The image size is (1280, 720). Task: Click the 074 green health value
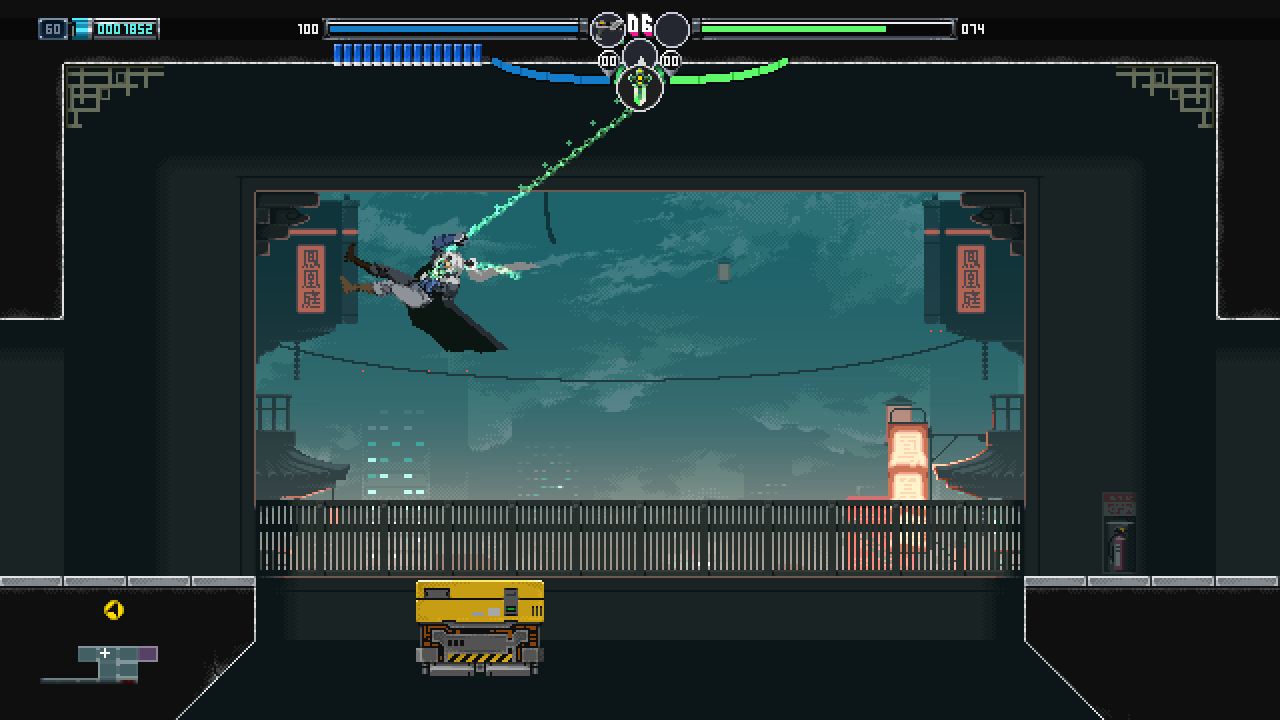(x=971, y=29)
